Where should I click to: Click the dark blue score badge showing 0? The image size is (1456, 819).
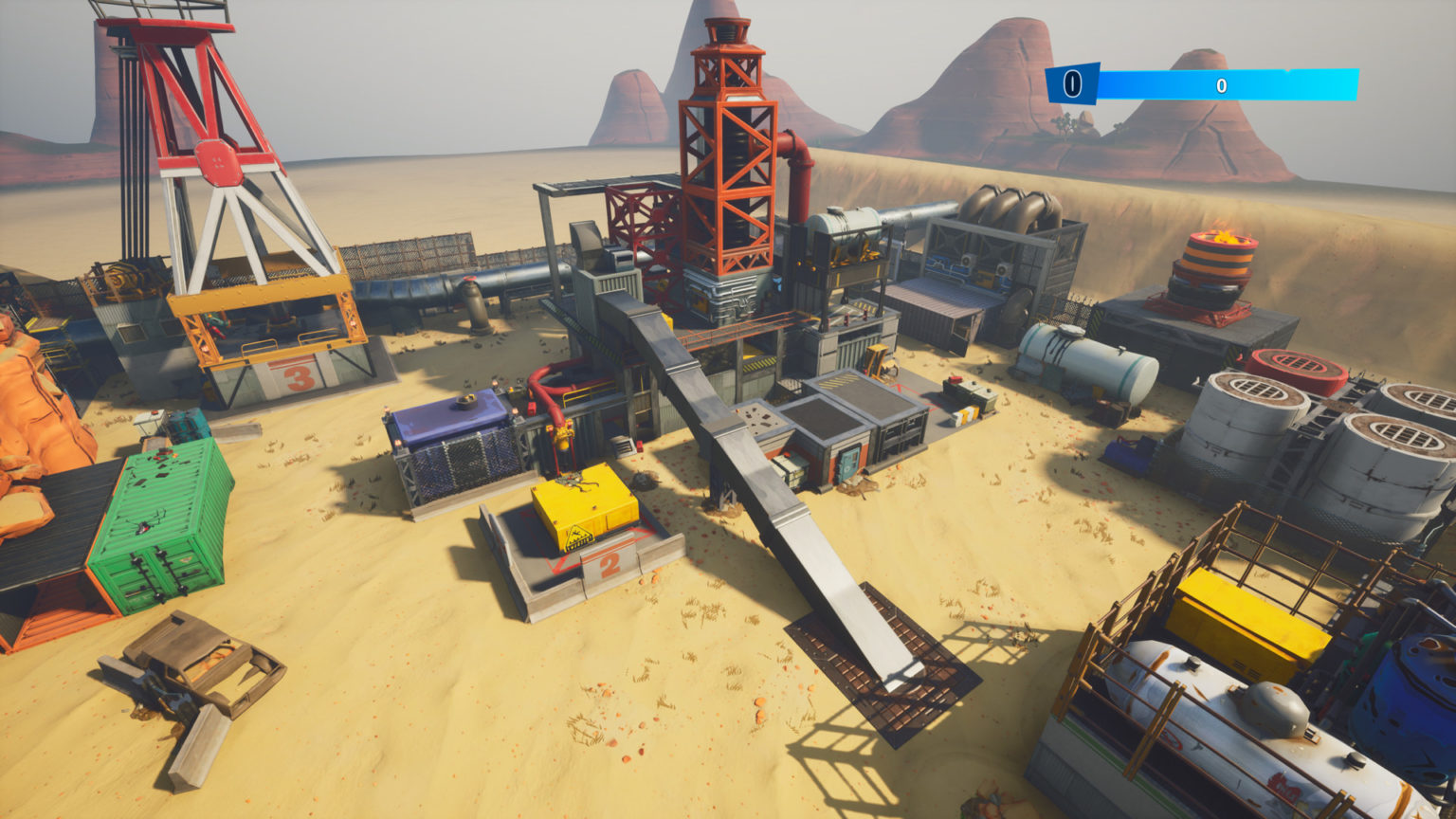pyautogui.click(x=1072, y=83)
